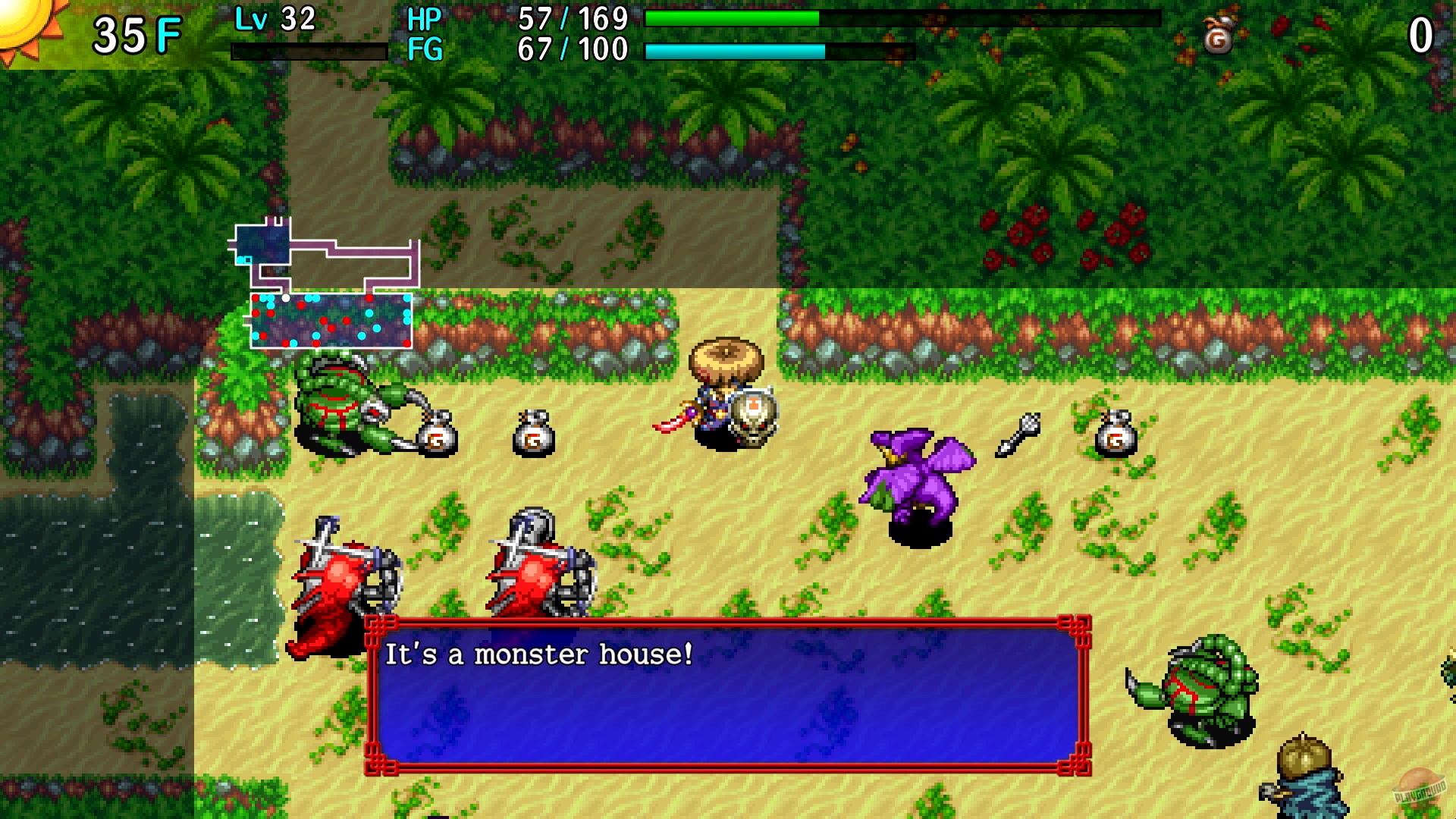Click the arrow item lying on the sand
The image size is (1456, 819).
tap(1017, 436)
